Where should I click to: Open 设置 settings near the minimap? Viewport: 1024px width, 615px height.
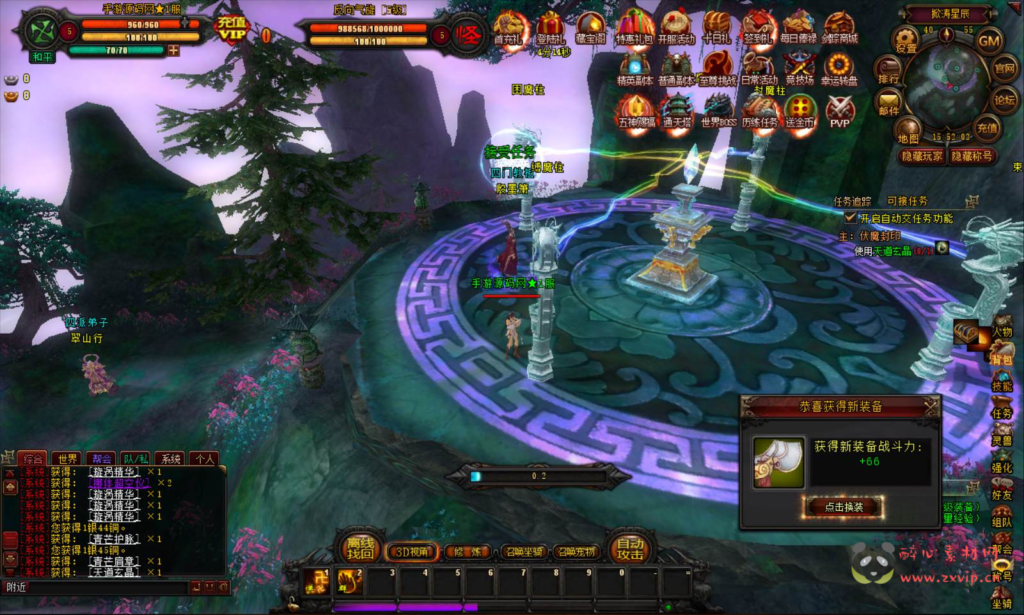906,42
